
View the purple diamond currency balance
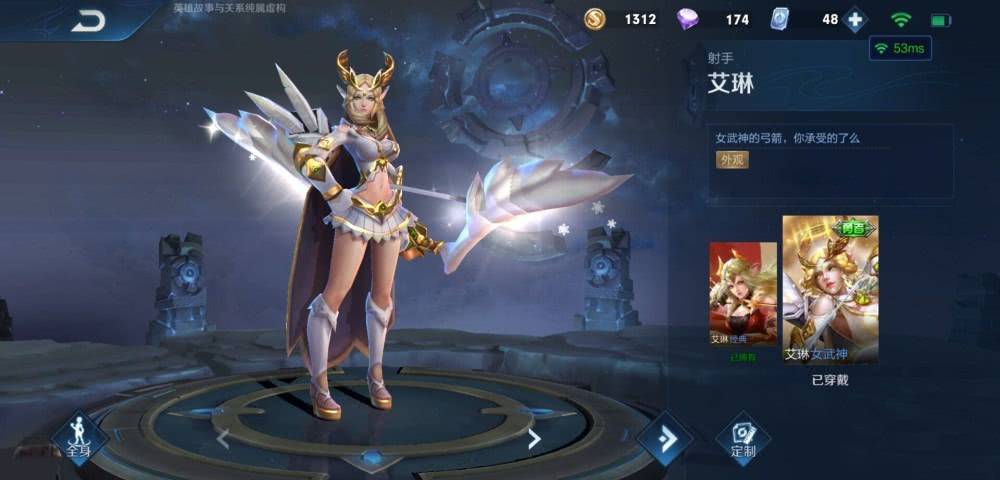714,19
